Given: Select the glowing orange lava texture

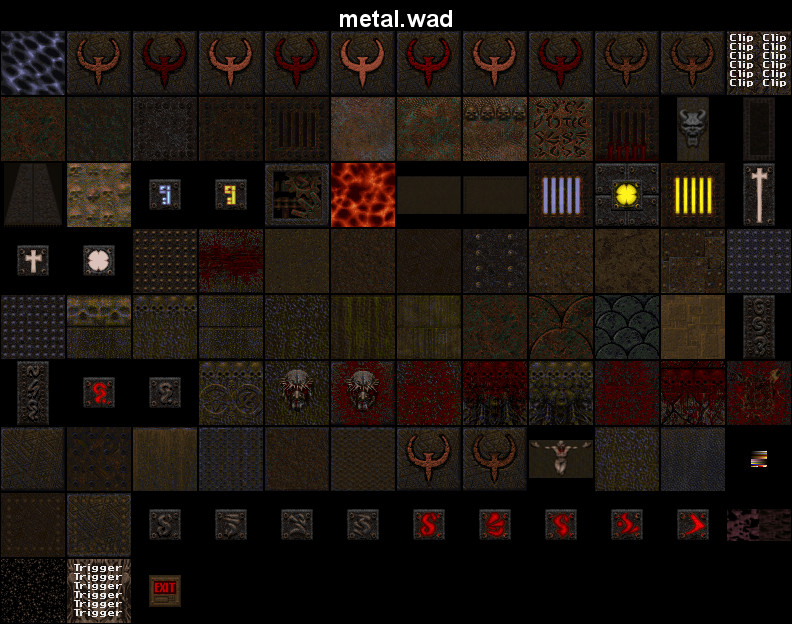Looking at the screenshot, I should click(x=363, y=194).
